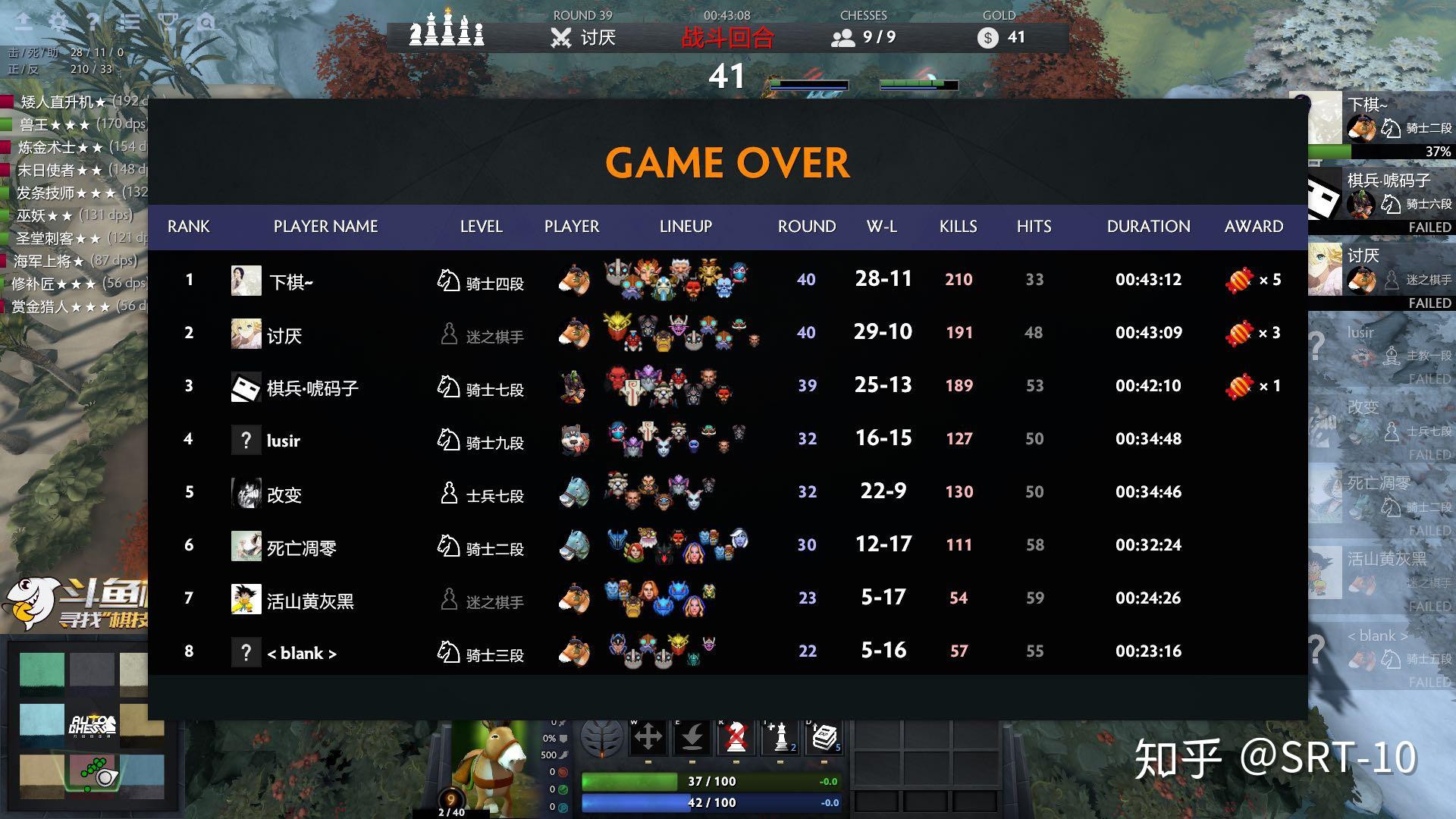Activate the fetch items ability (E)
The image size is (1456, 819).
tap(692, 736)
